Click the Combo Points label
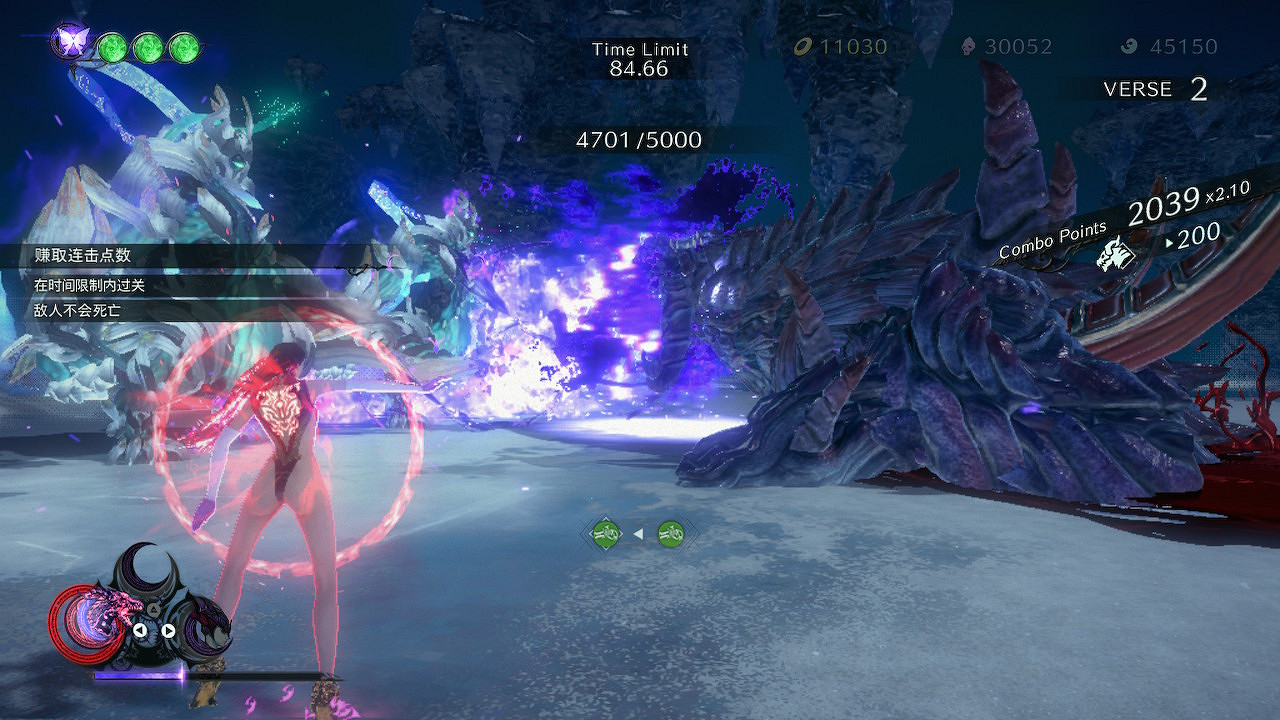Screen dimensions: 1280x720 click(x=1051, y=243)
